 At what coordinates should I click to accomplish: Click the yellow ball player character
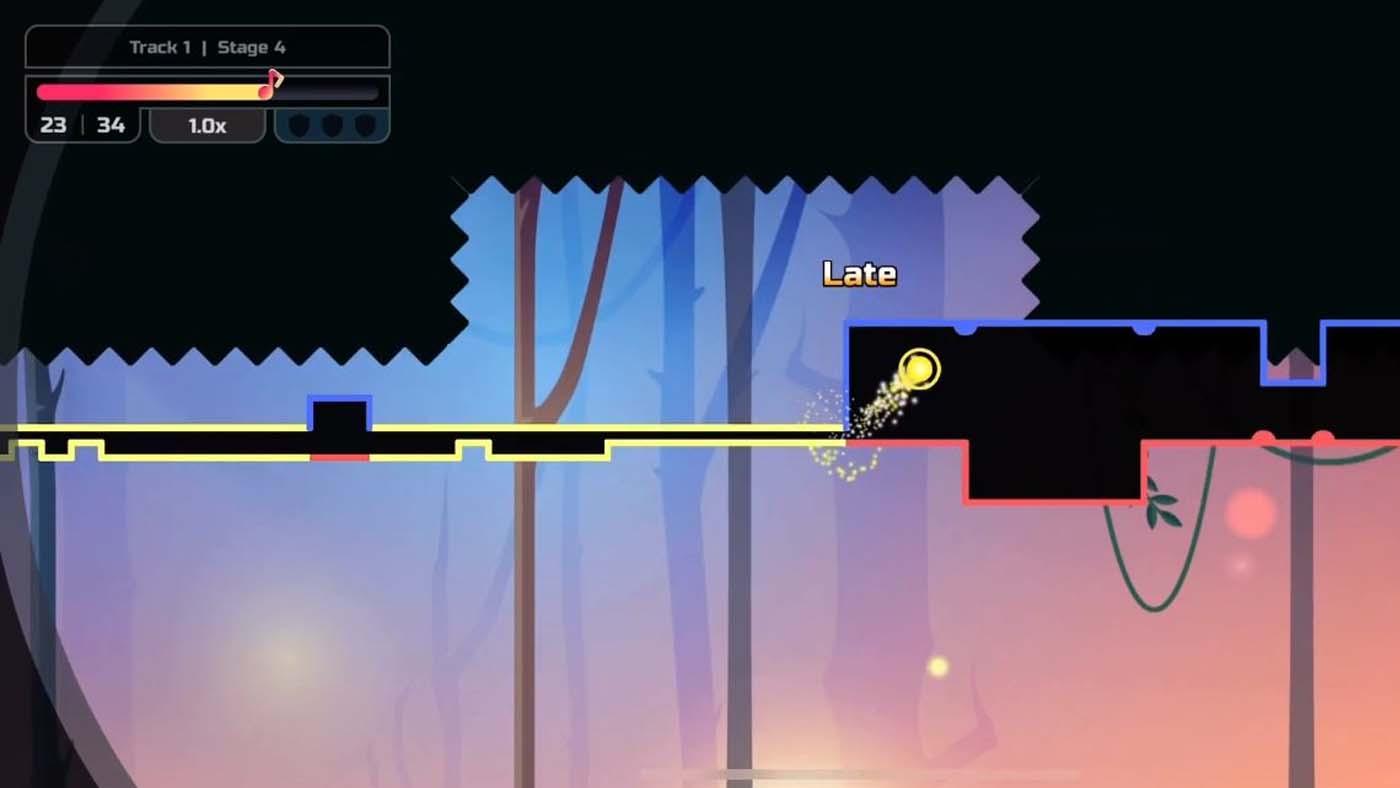918,369
